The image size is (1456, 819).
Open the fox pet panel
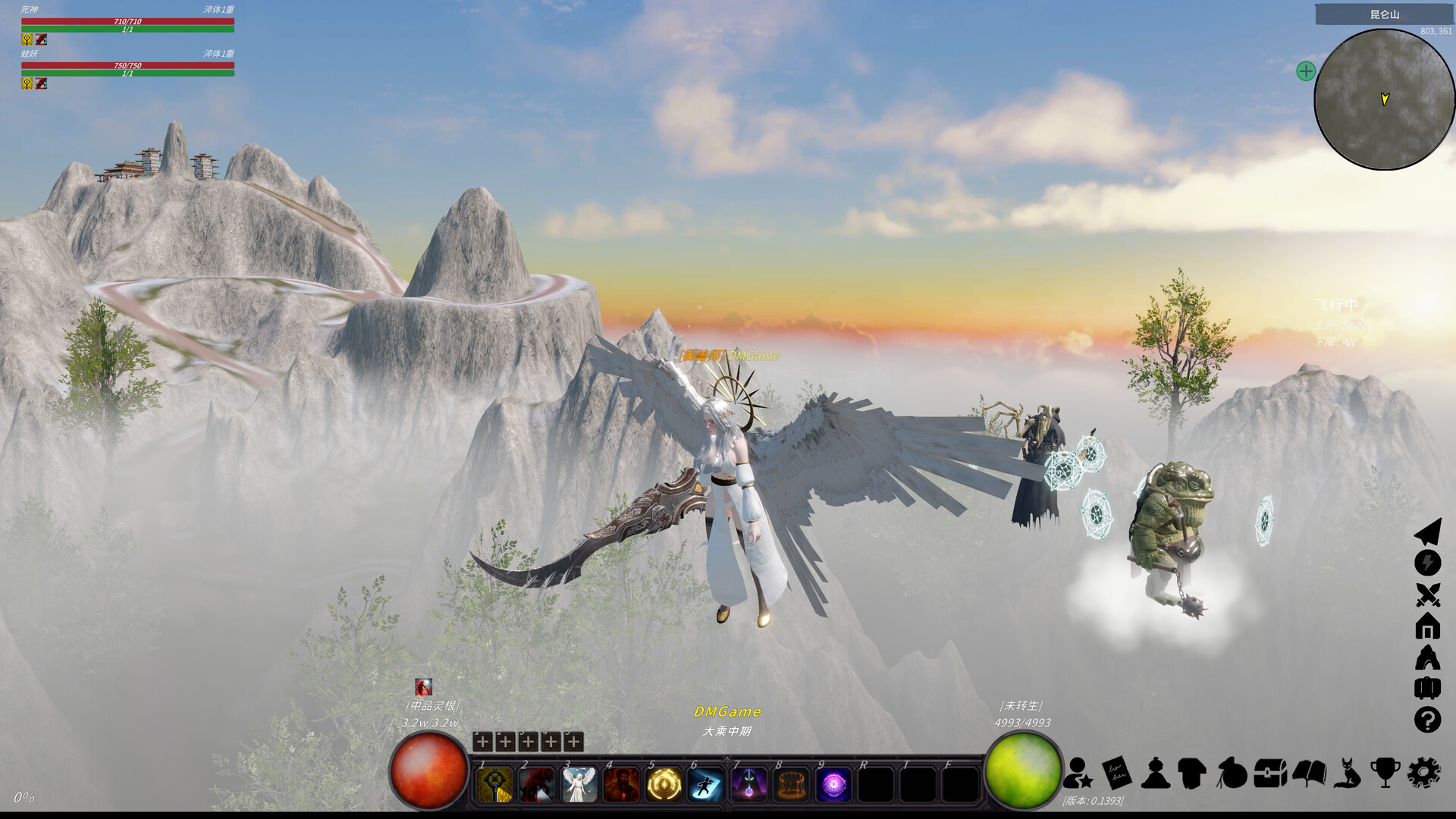click(1347, 773)
